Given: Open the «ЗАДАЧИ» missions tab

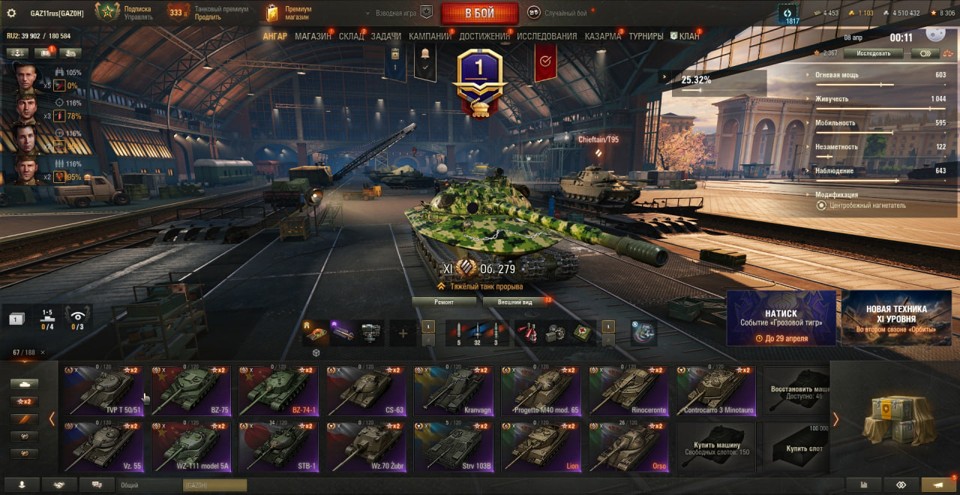Looking at the screenshot, I should (x=386, y=36).
